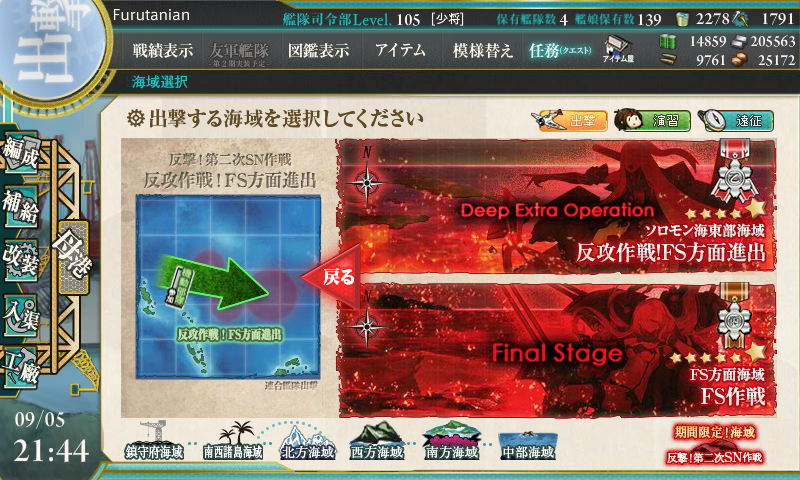The height and width of the screenshot is (480, 800).
Task: Open the 図鑑表示 encyclopedia
Action: coord(318,50)
